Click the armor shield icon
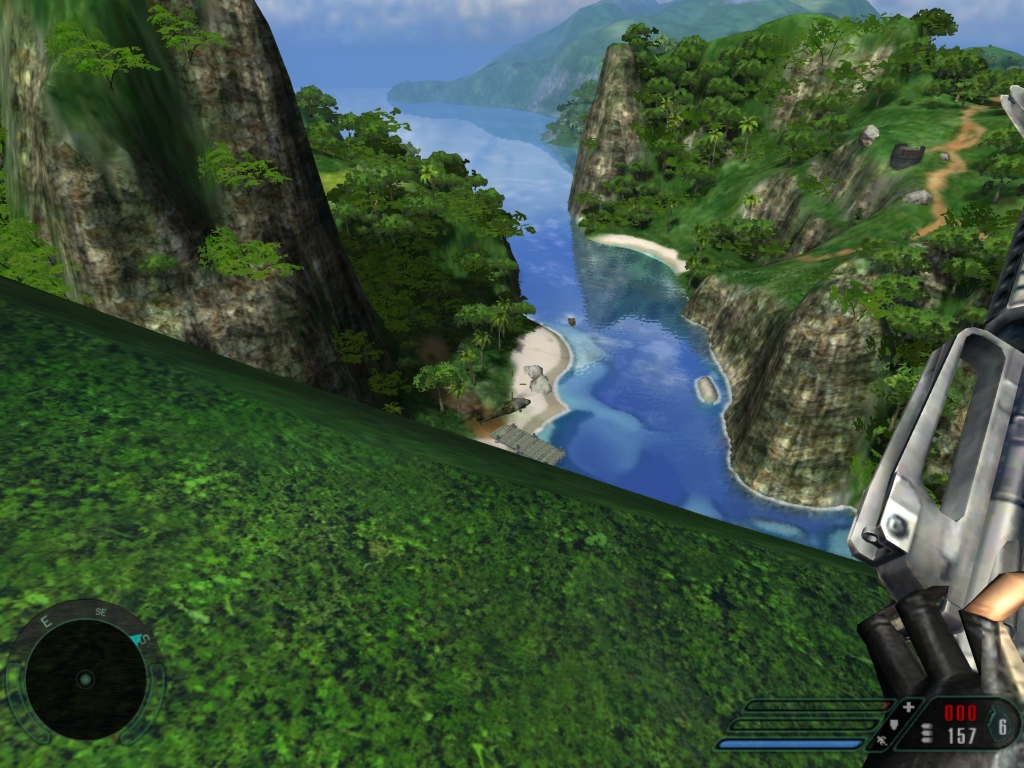 [x=893, y=725]
